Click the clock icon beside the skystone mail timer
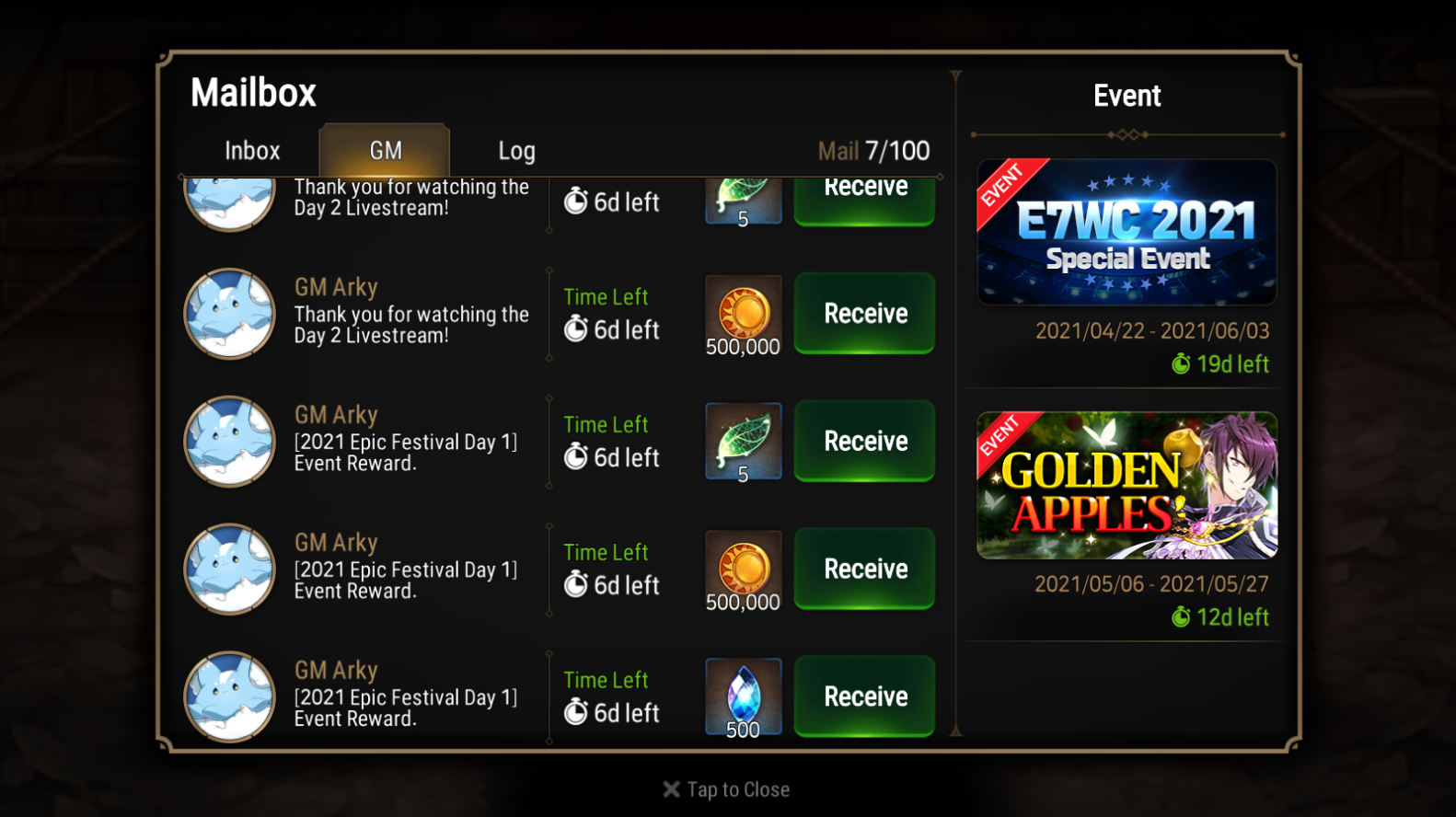 (577, 711)
